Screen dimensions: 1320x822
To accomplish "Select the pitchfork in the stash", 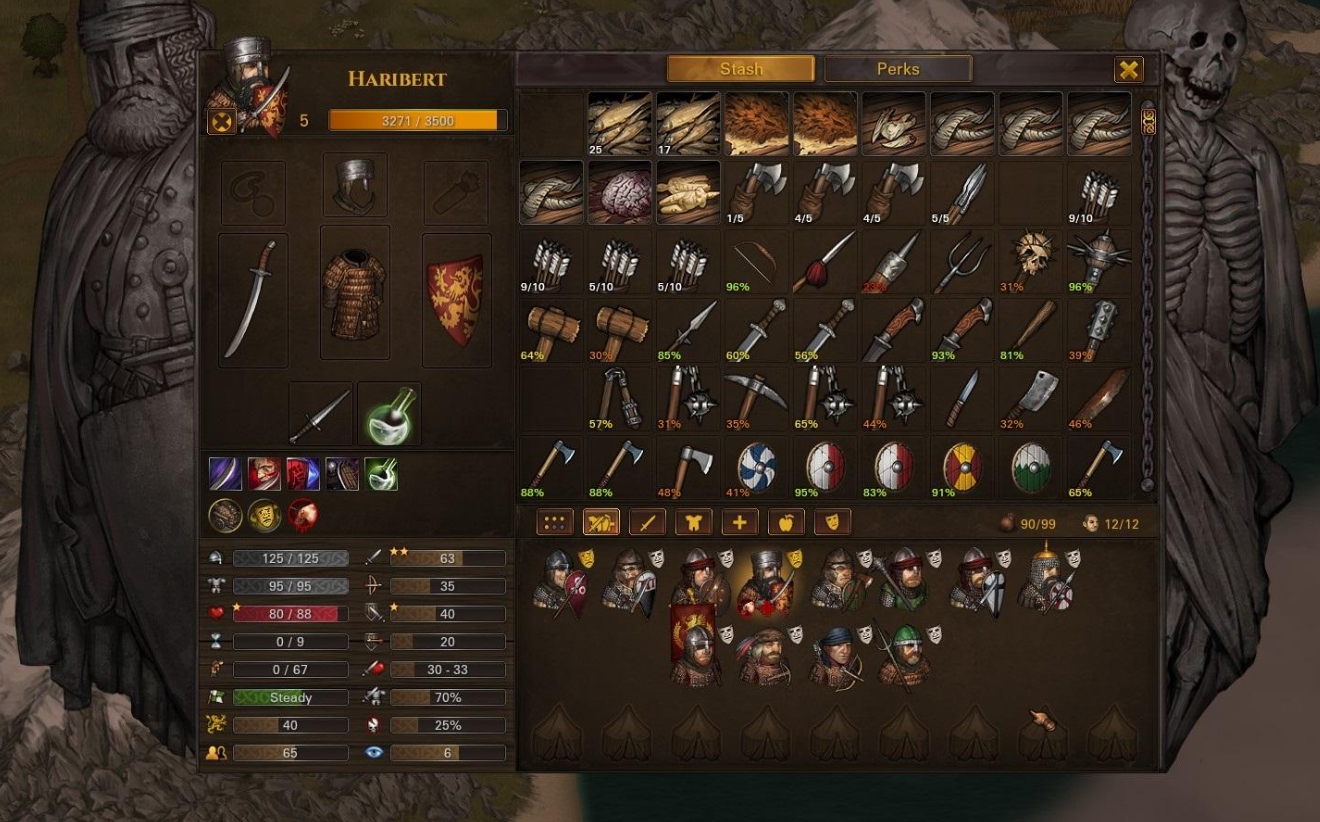I will click(962, 261).
